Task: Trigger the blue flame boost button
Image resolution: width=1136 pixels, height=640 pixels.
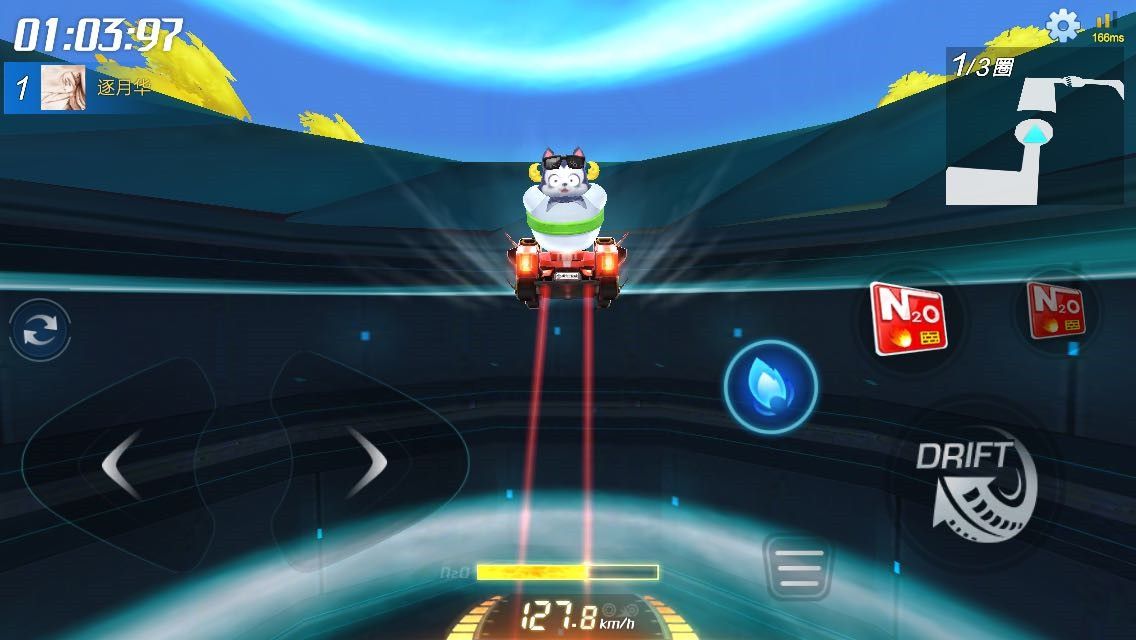Action: tap(770, 387)
